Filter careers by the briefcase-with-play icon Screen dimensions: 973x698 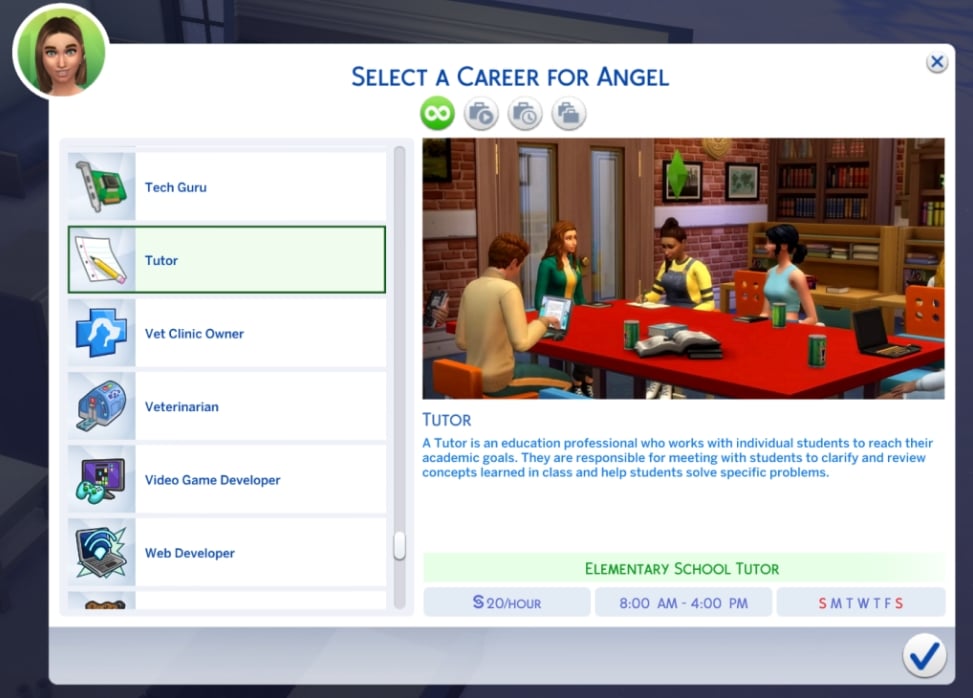coord(481,114)
